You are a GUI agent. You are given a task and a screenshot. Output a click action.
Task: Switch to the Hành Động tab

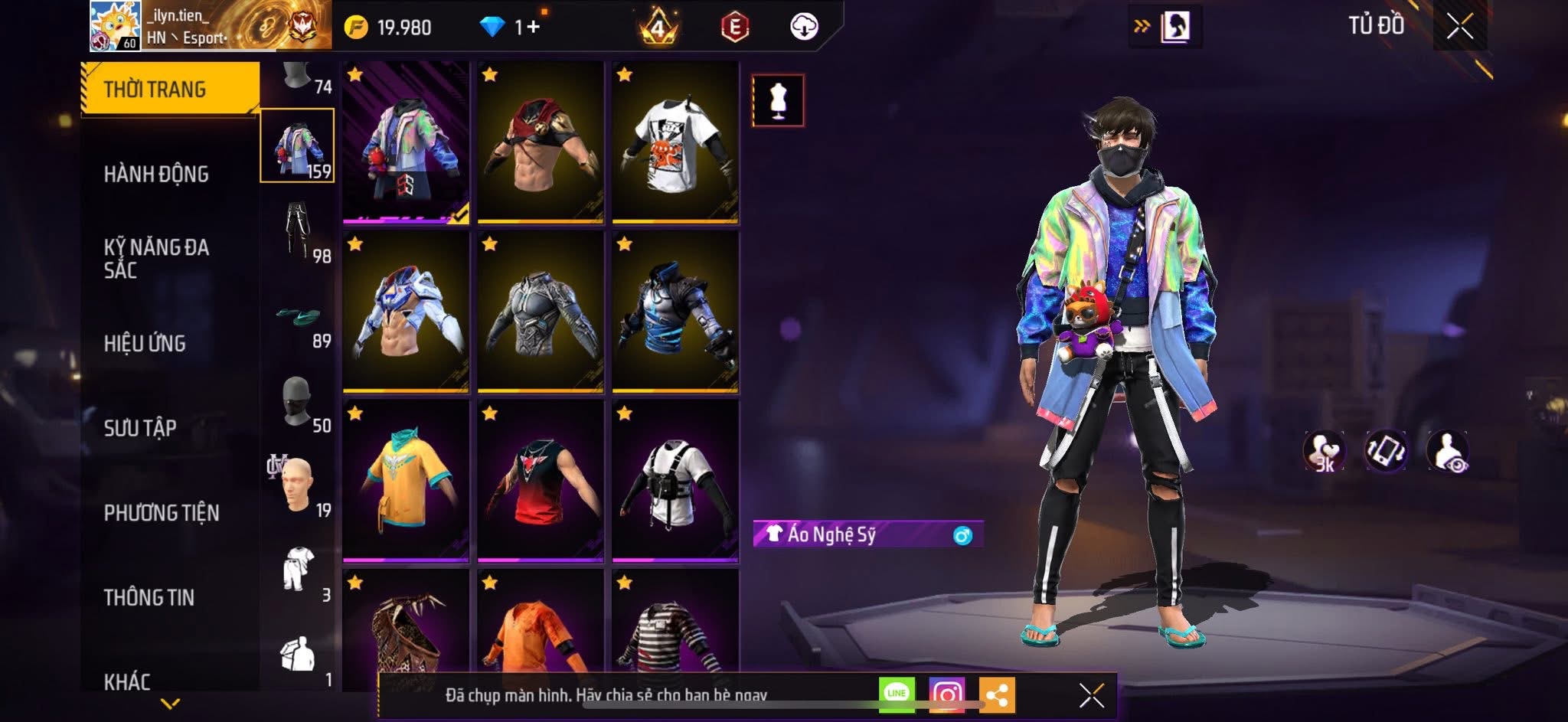point(156,175)
